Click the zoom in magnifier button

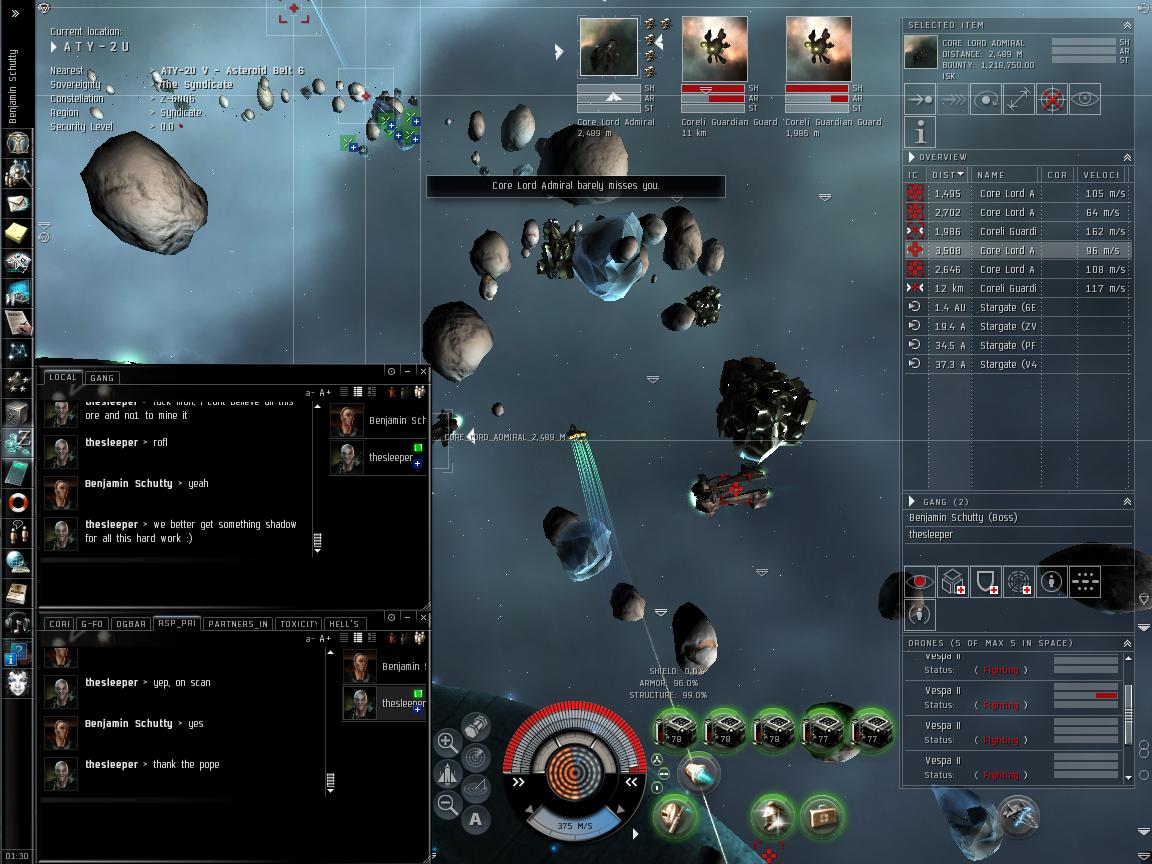(447, 743)
